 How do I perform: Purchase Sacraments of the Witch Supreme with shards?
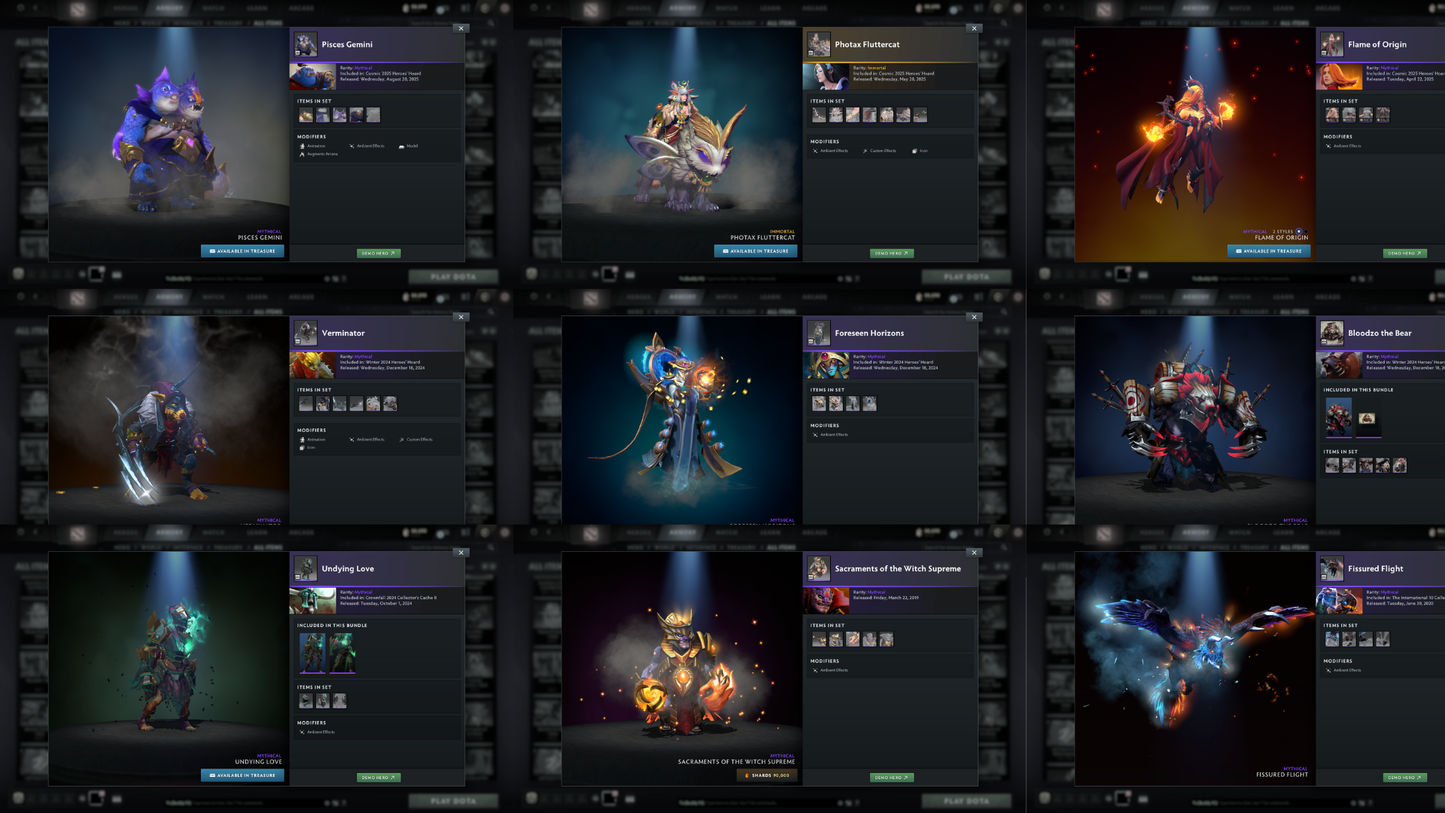pos(766,776)
